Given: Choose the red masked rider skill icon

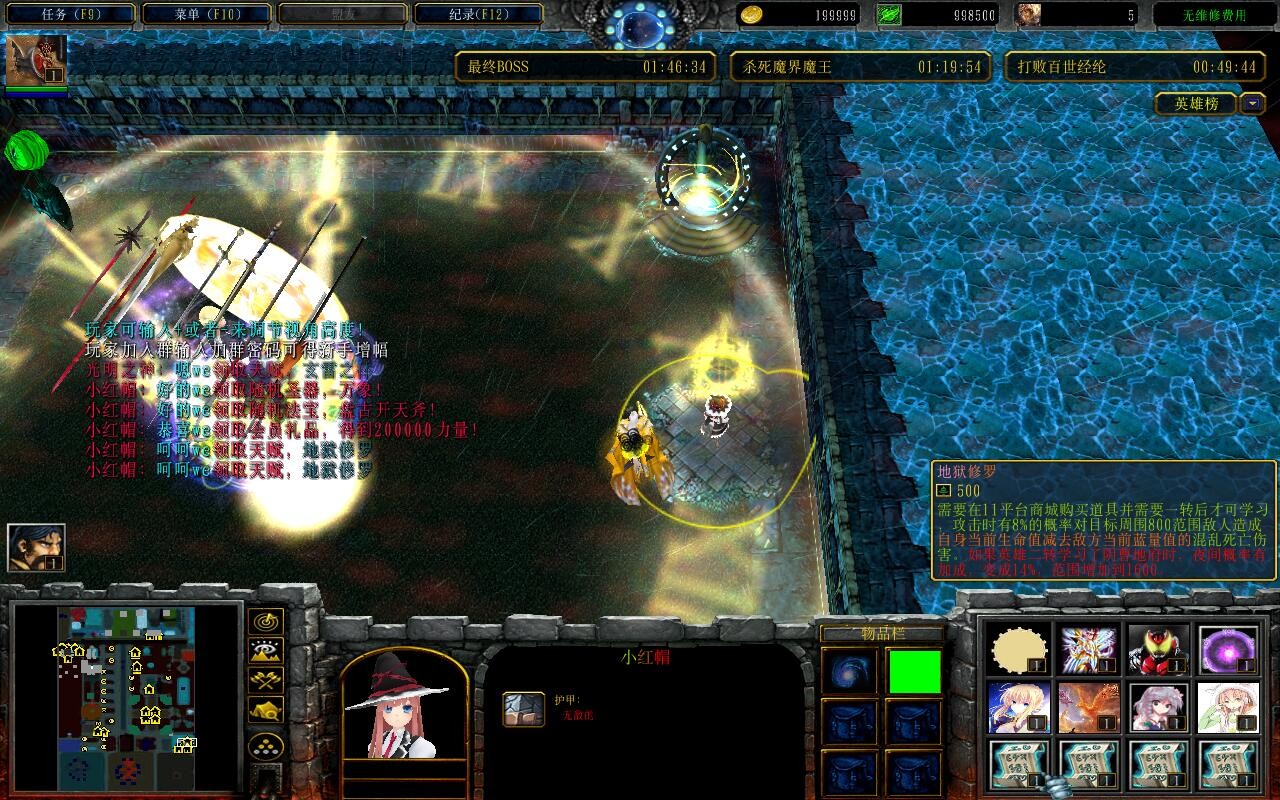Looking at the screenshot, I should pos(1158,650).
